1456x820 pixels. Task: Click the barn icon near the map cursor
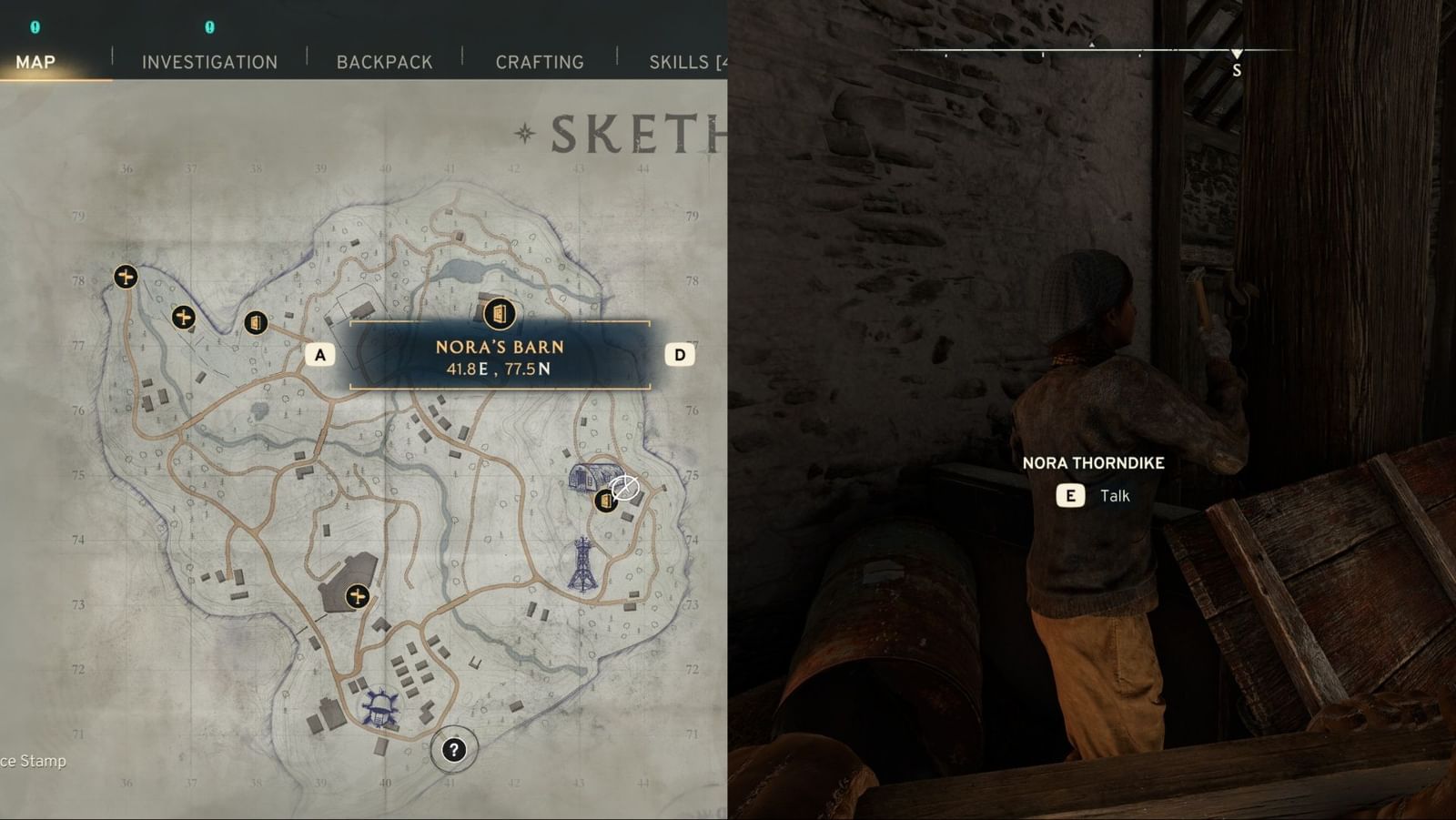(604, 500)
